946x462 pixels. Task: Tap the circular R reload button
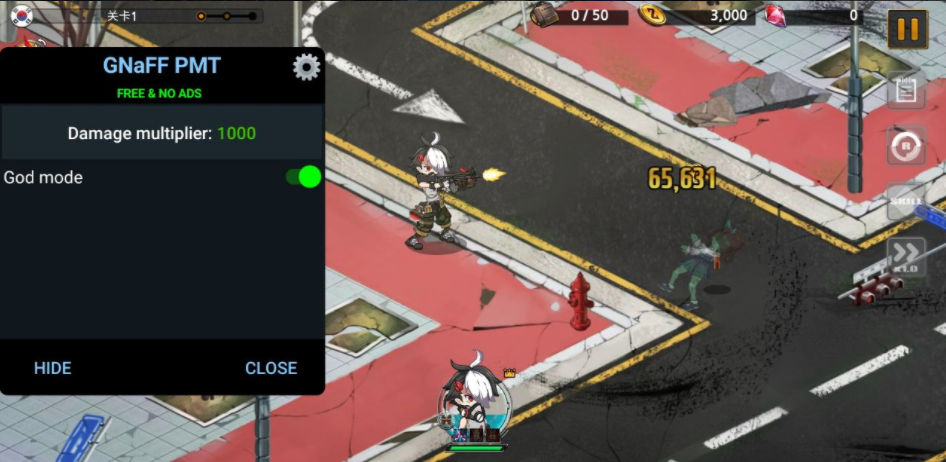(906, 146)
